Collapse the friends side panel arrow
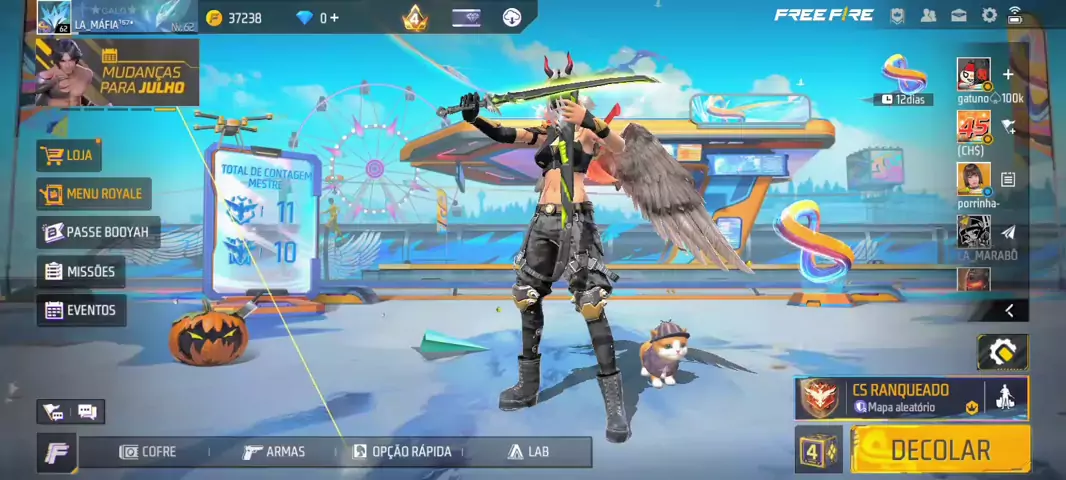This screenshot has width=1066, height=480. click(x=1009, y=311)
